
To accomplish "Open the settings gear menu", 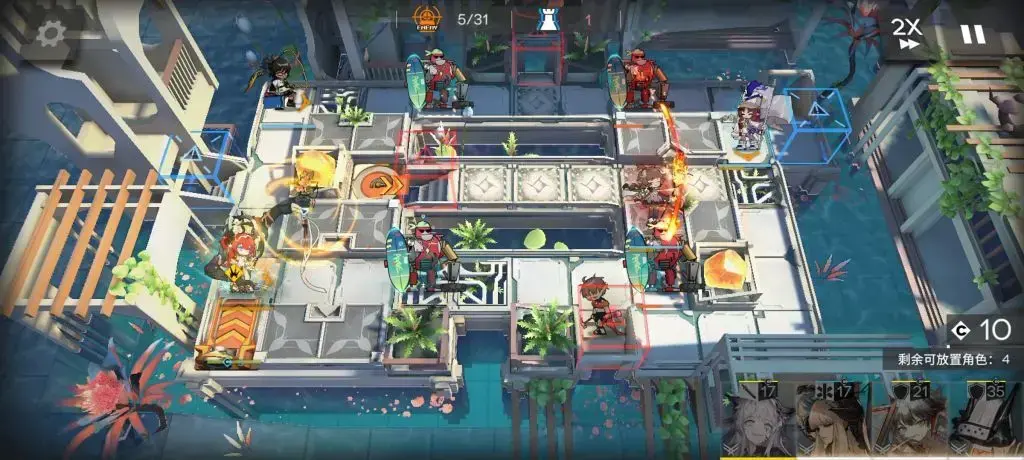I will click(x=50, y=33).
